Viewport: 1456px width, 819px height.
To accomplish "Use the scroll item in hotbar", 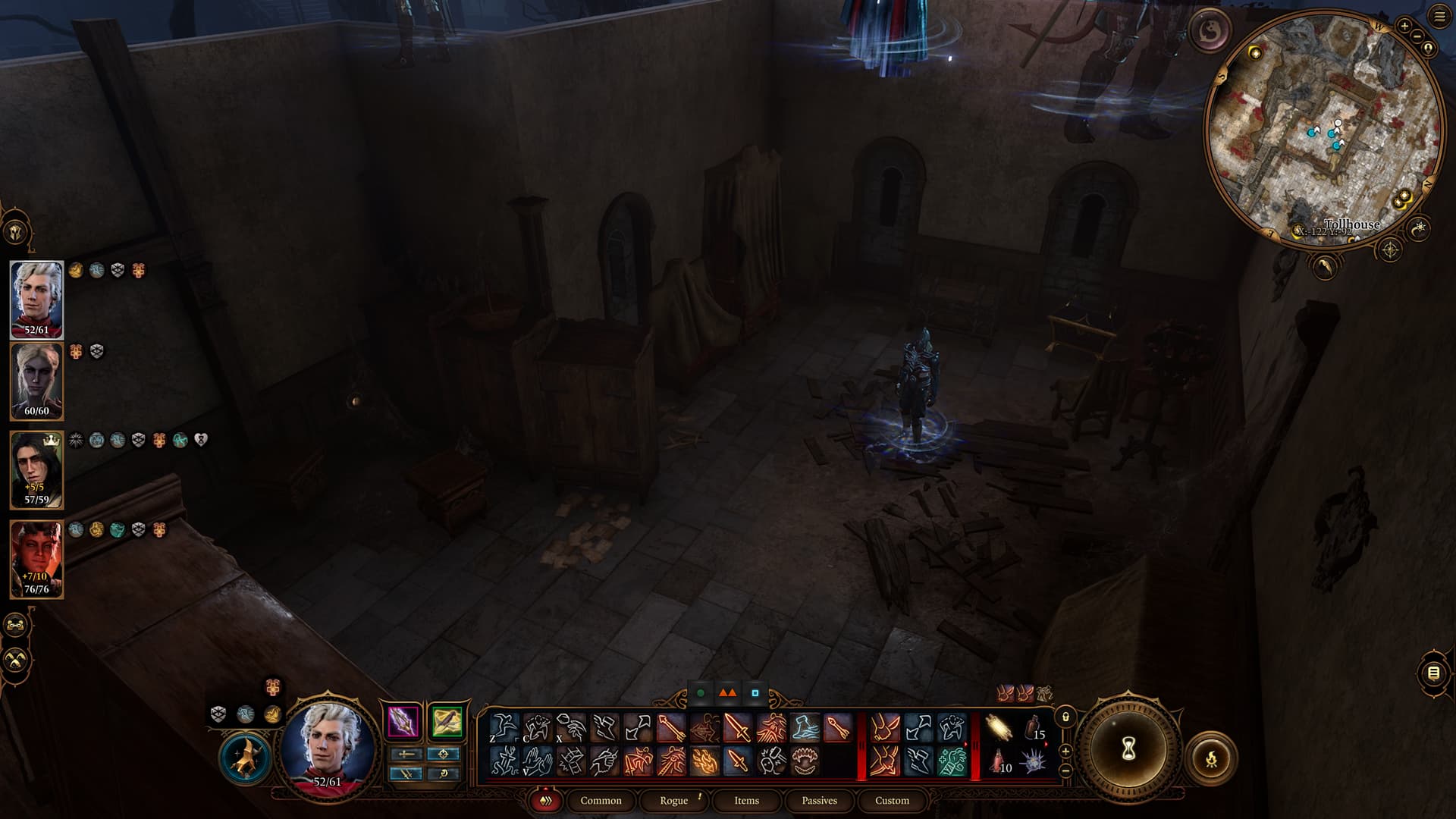I will coord(999,727).
